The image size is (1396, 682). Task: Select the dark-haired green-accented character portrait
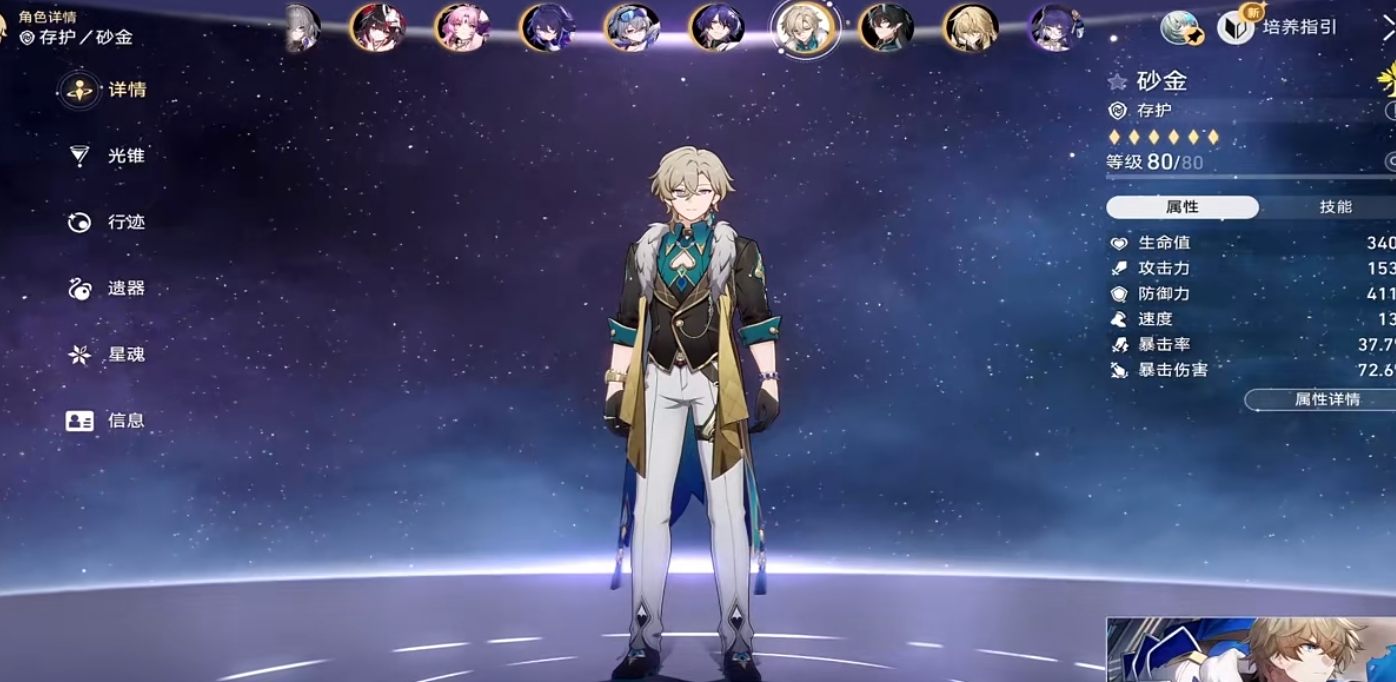tap(886, 27)
